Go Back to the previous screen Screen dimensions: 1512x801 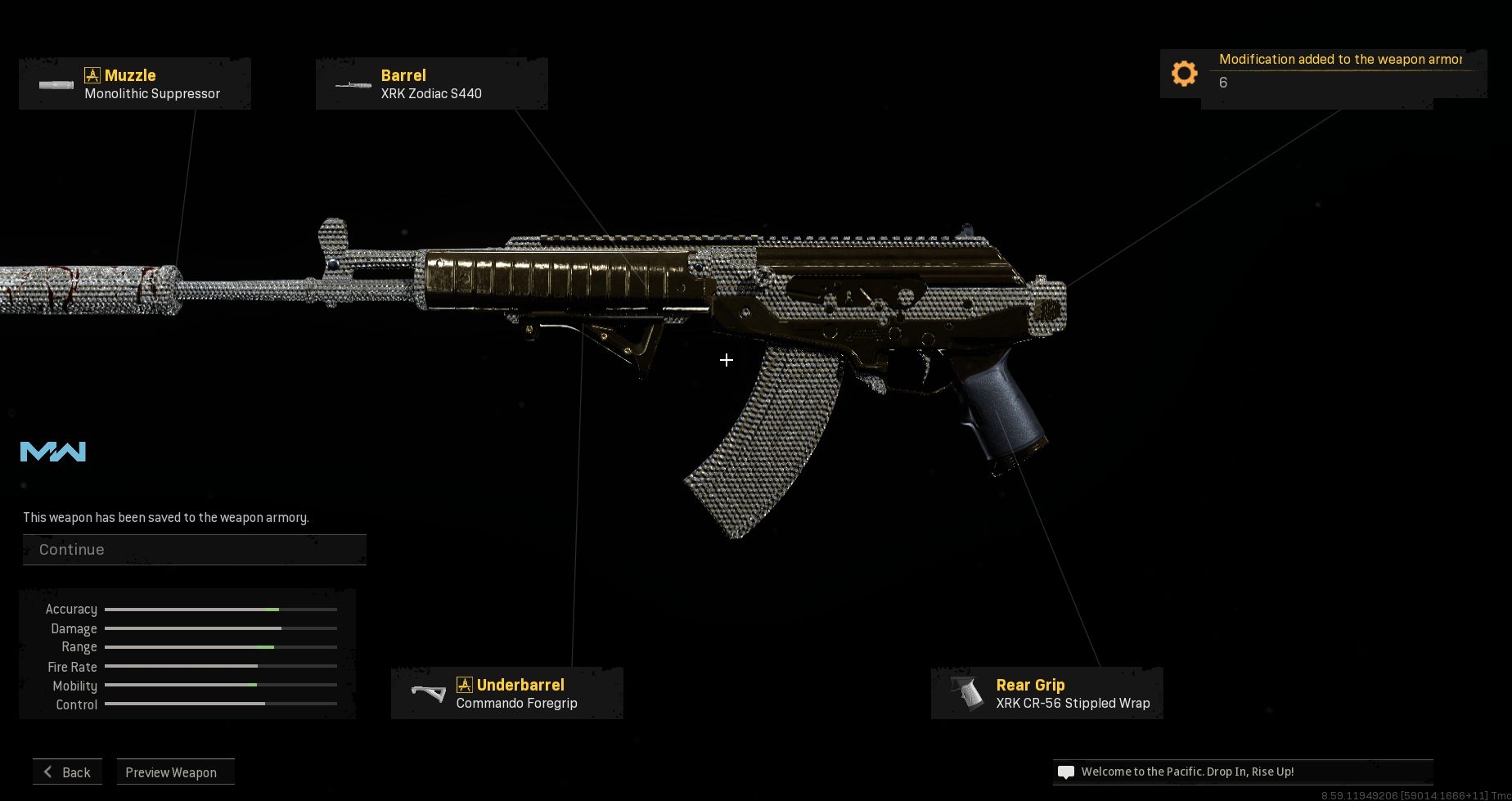68,772
